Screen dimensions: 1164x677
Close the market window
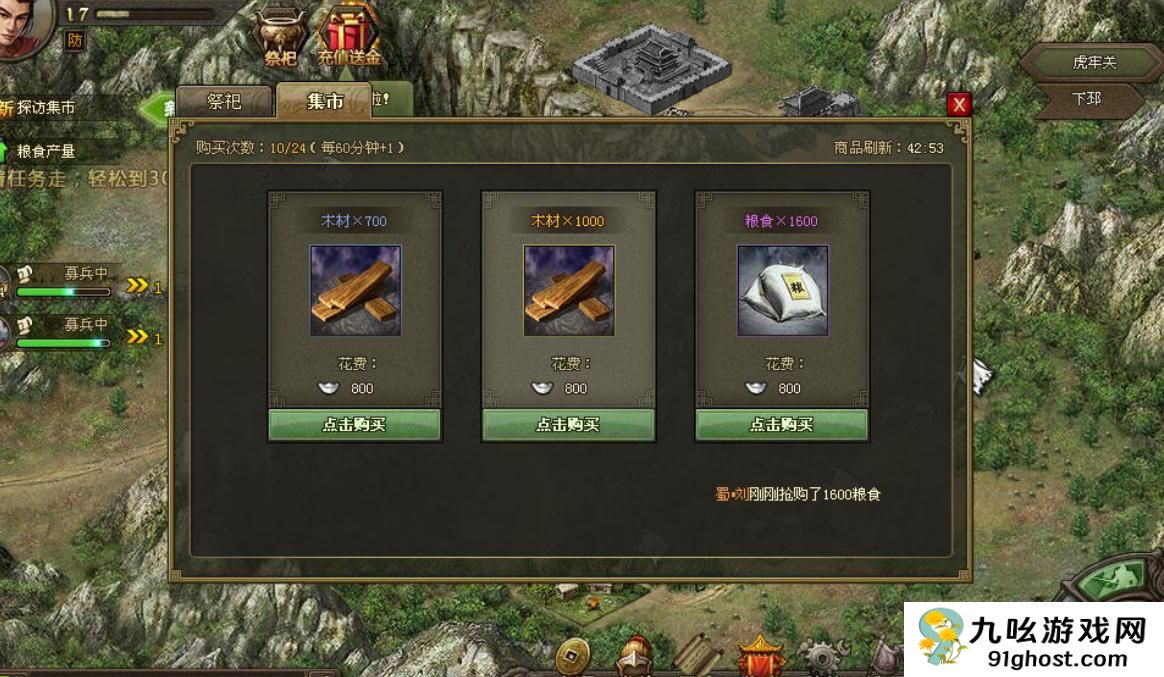(x=959, y=104)
